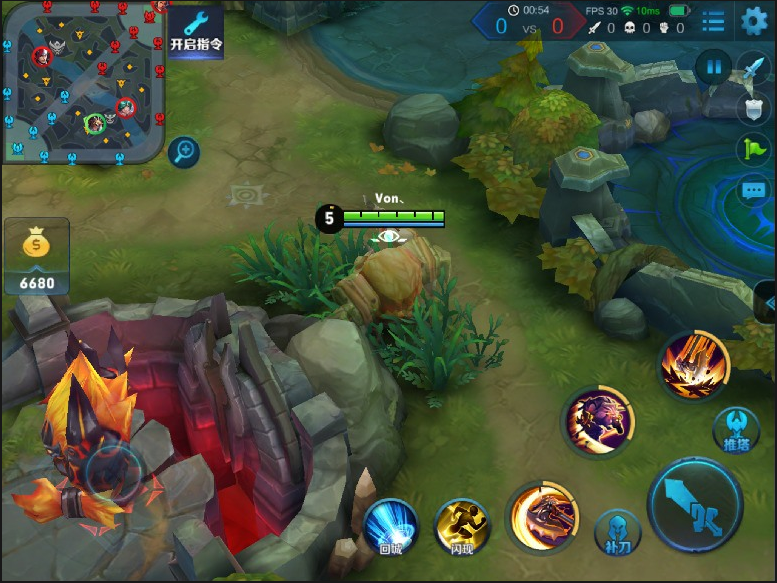This screenshot has height=583, width=777.
Task: Use the 回城 recall spell
Action: coord(390,526)
